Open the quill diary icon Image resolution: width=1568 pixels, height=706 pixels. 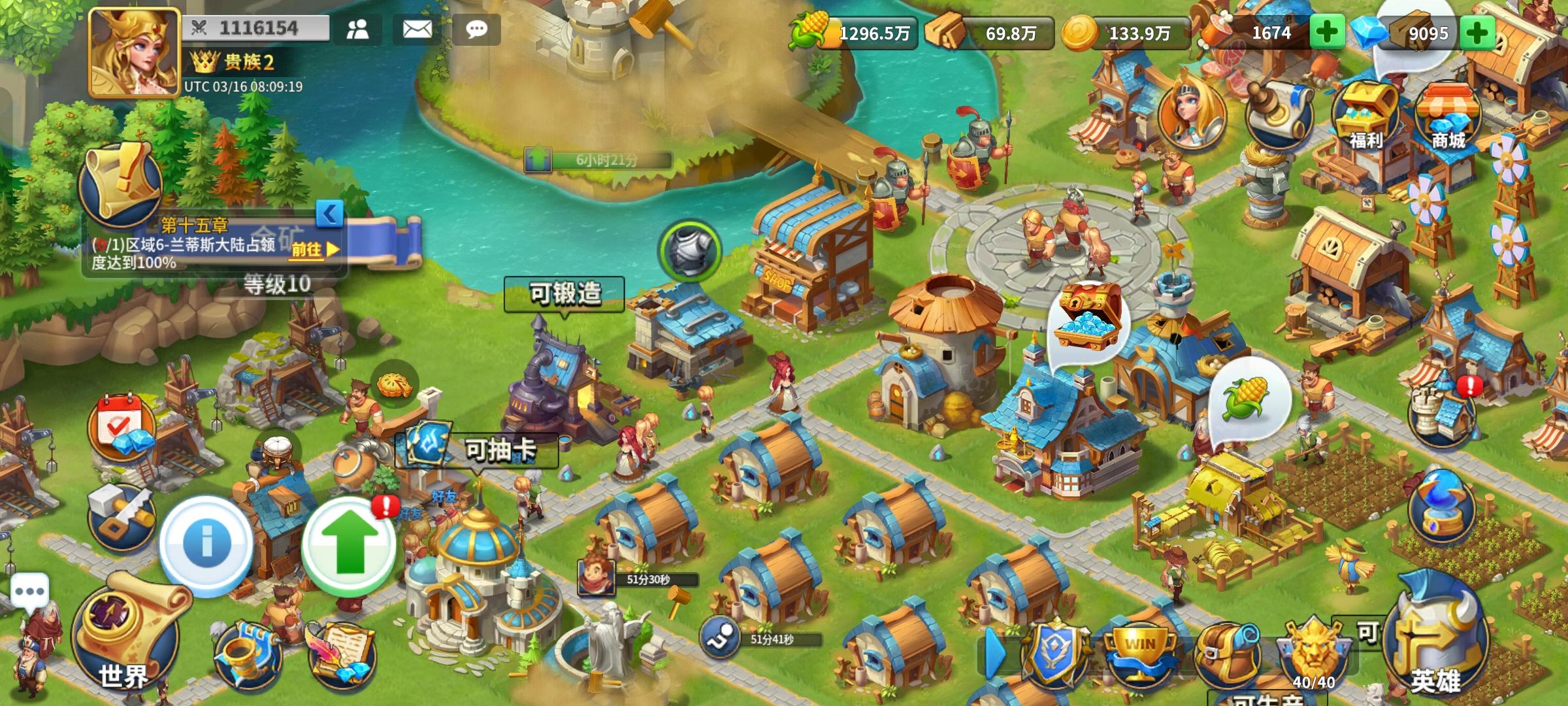tap(340, 654)
